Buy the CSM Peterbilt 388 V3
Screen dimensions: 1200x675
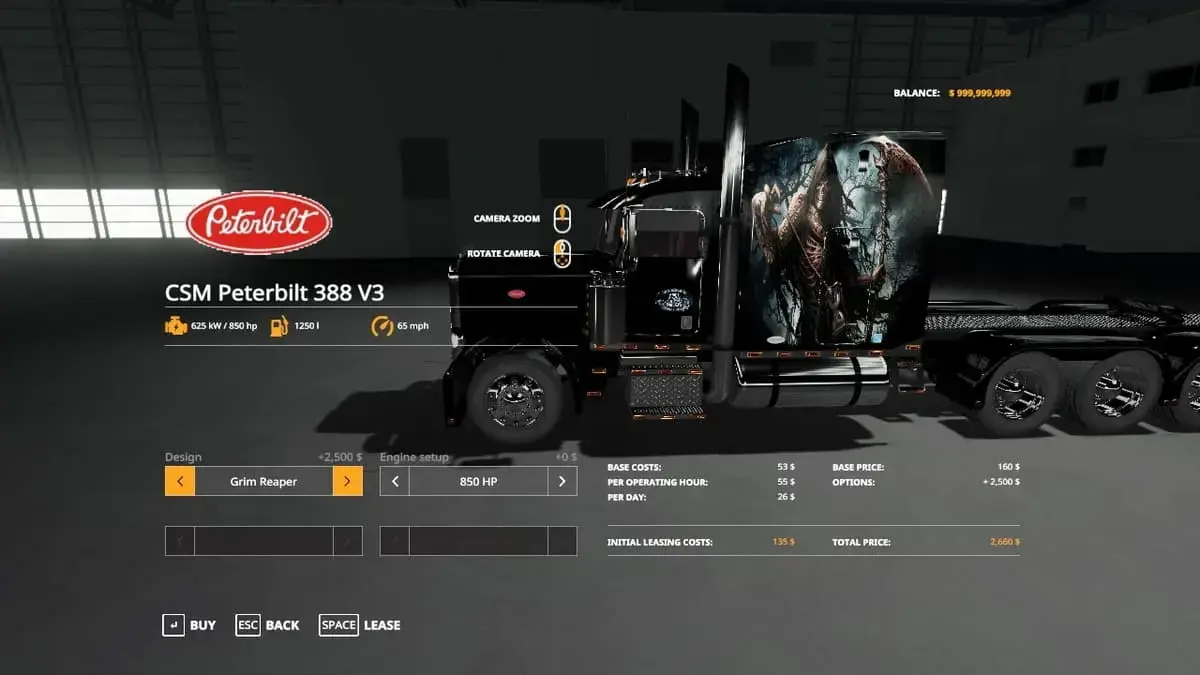pos(189,625)
